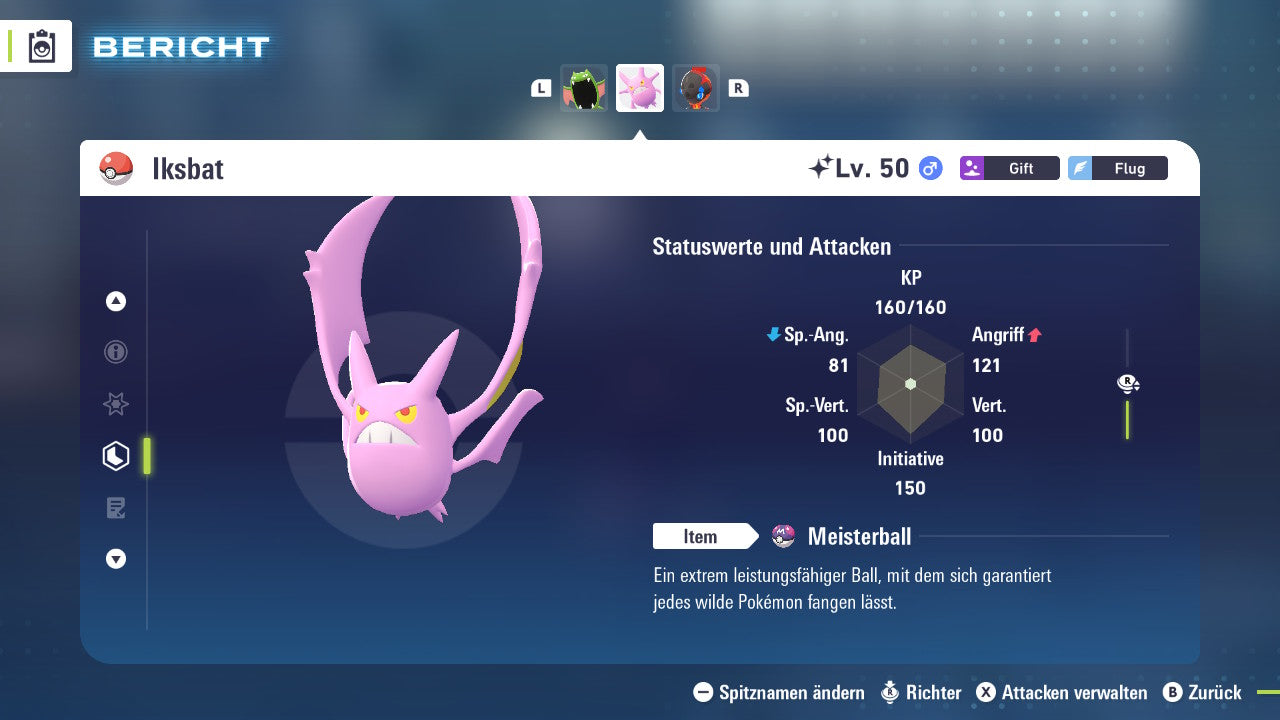Viewport: 1280px width, 720px height.
Task: Show the hexagon stats page tab
Action: pyautogui.click(x=116, y=456)
